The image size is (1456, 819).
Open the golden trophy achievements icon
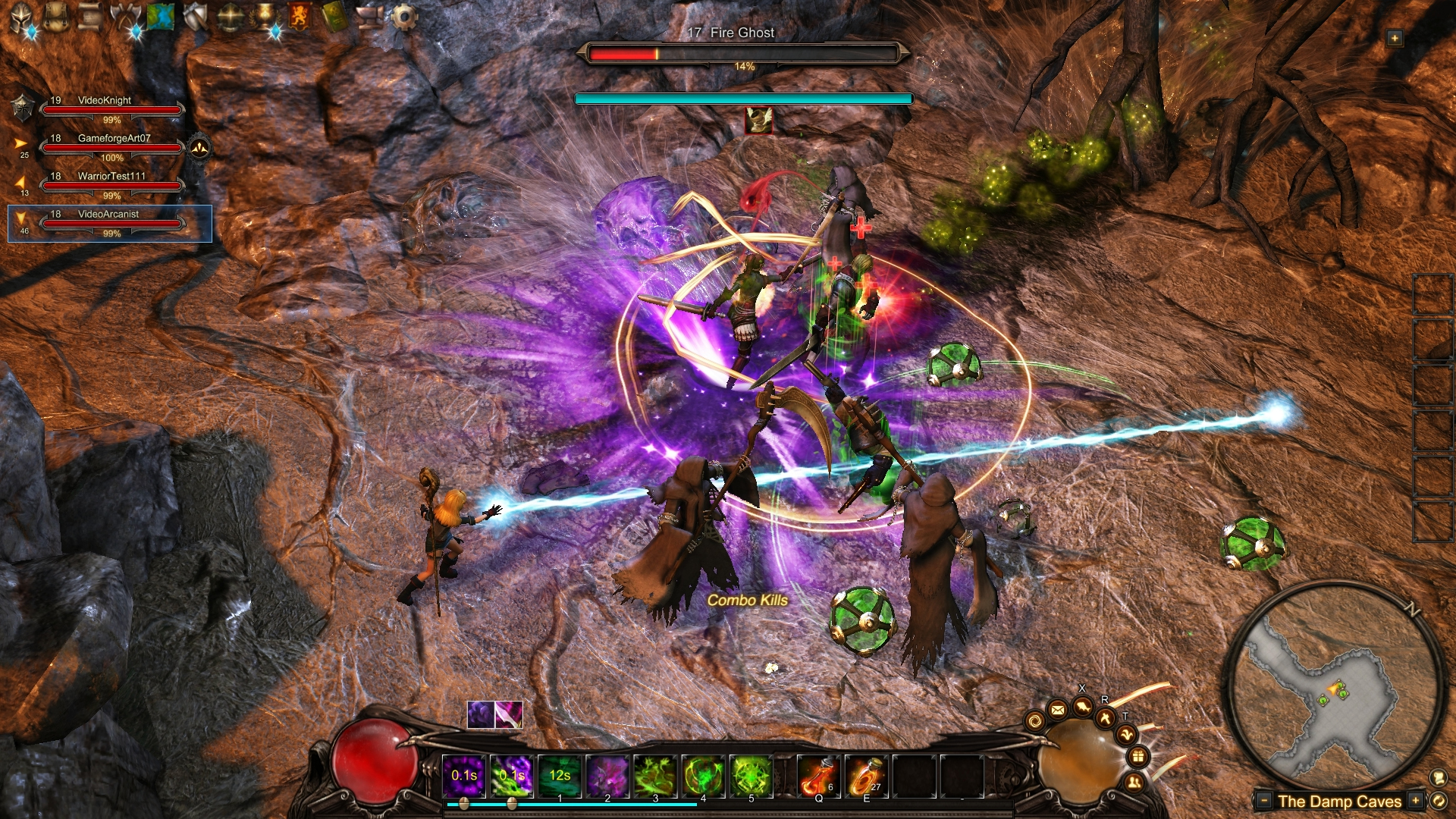pyautogui.click(x=265, y=17)
